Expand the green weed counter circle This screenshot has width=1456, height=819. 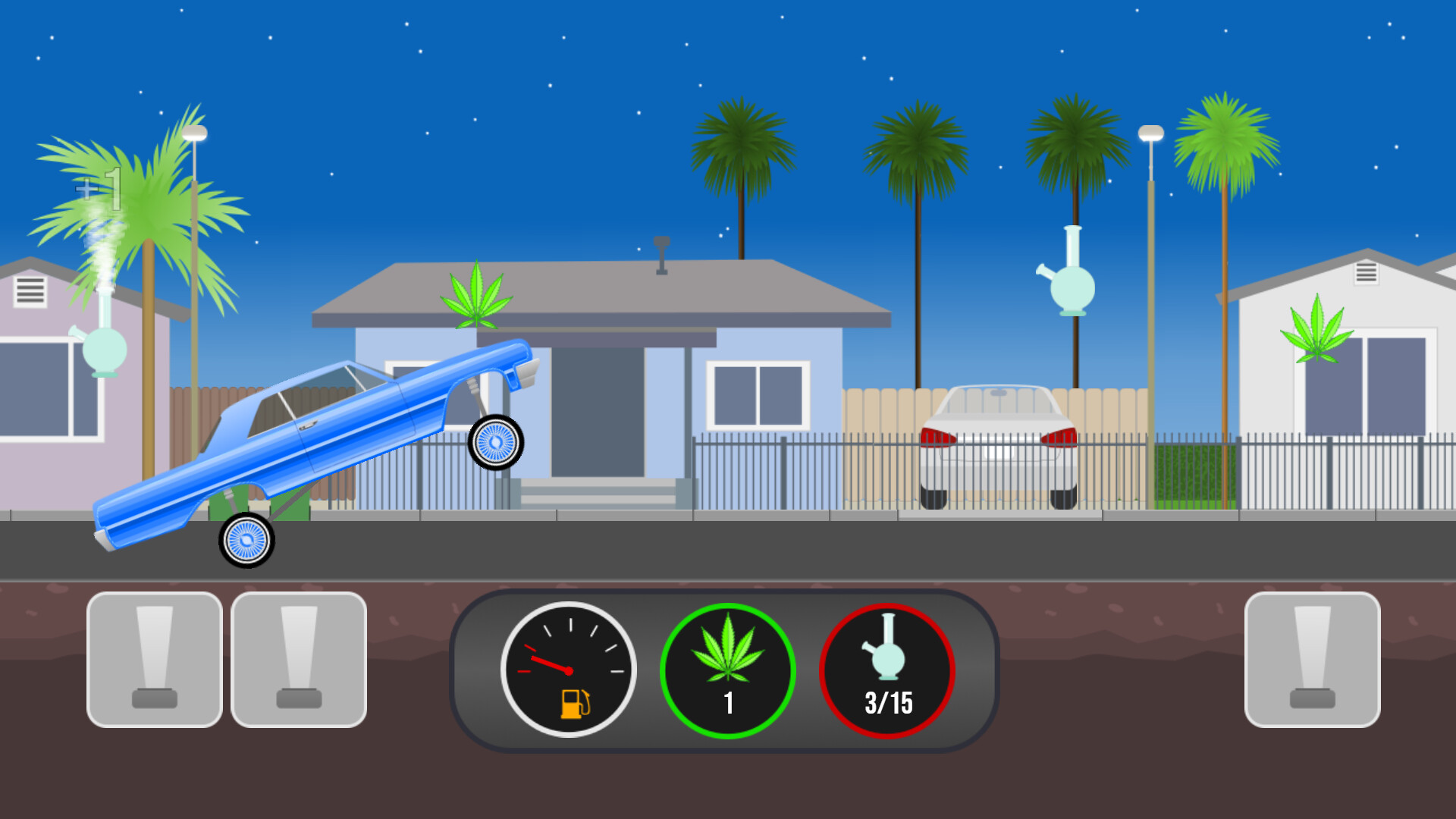click(729, 669)
